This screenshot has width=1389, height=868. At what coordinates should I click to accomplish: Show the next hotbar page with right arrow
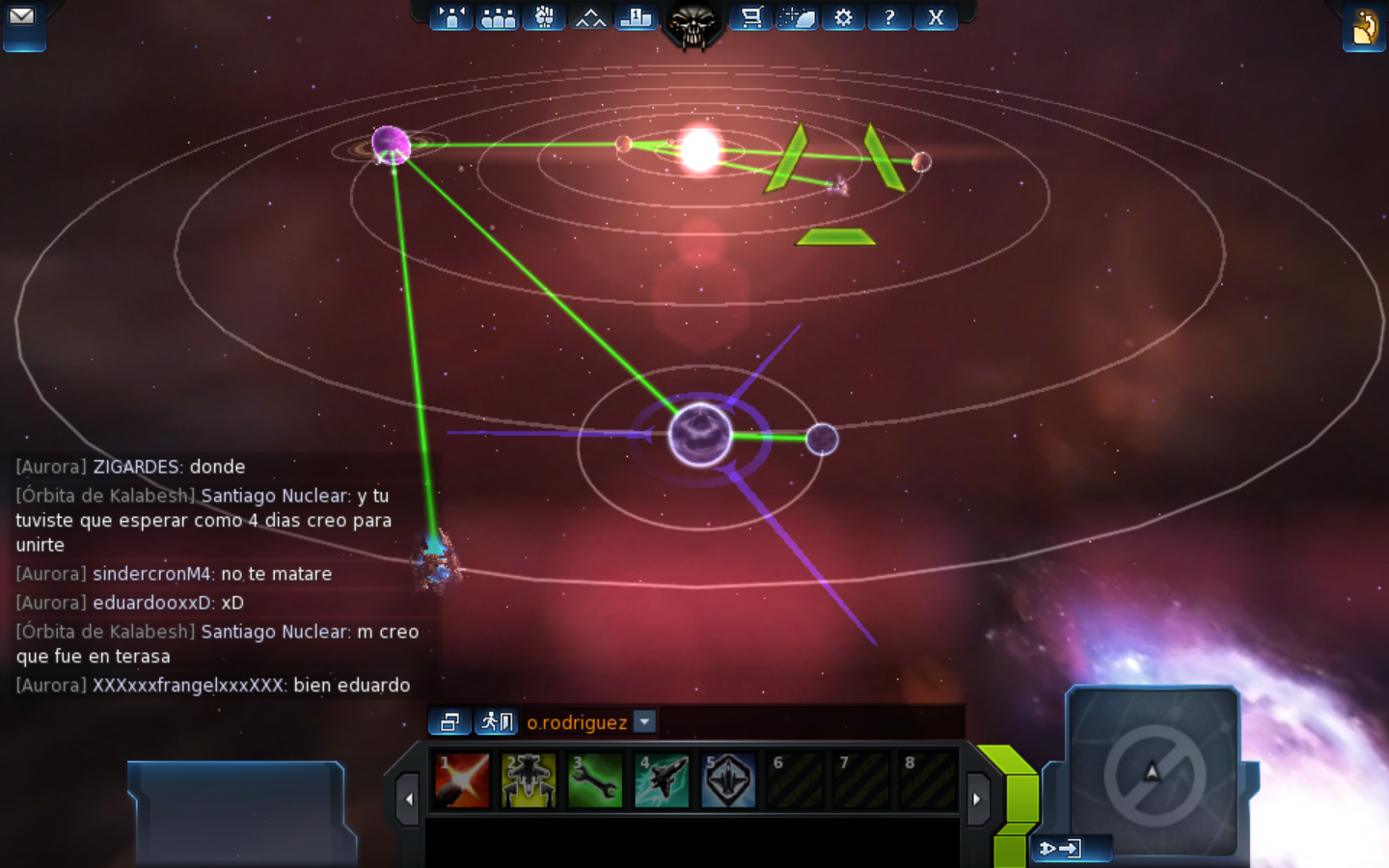pos(977,799)
